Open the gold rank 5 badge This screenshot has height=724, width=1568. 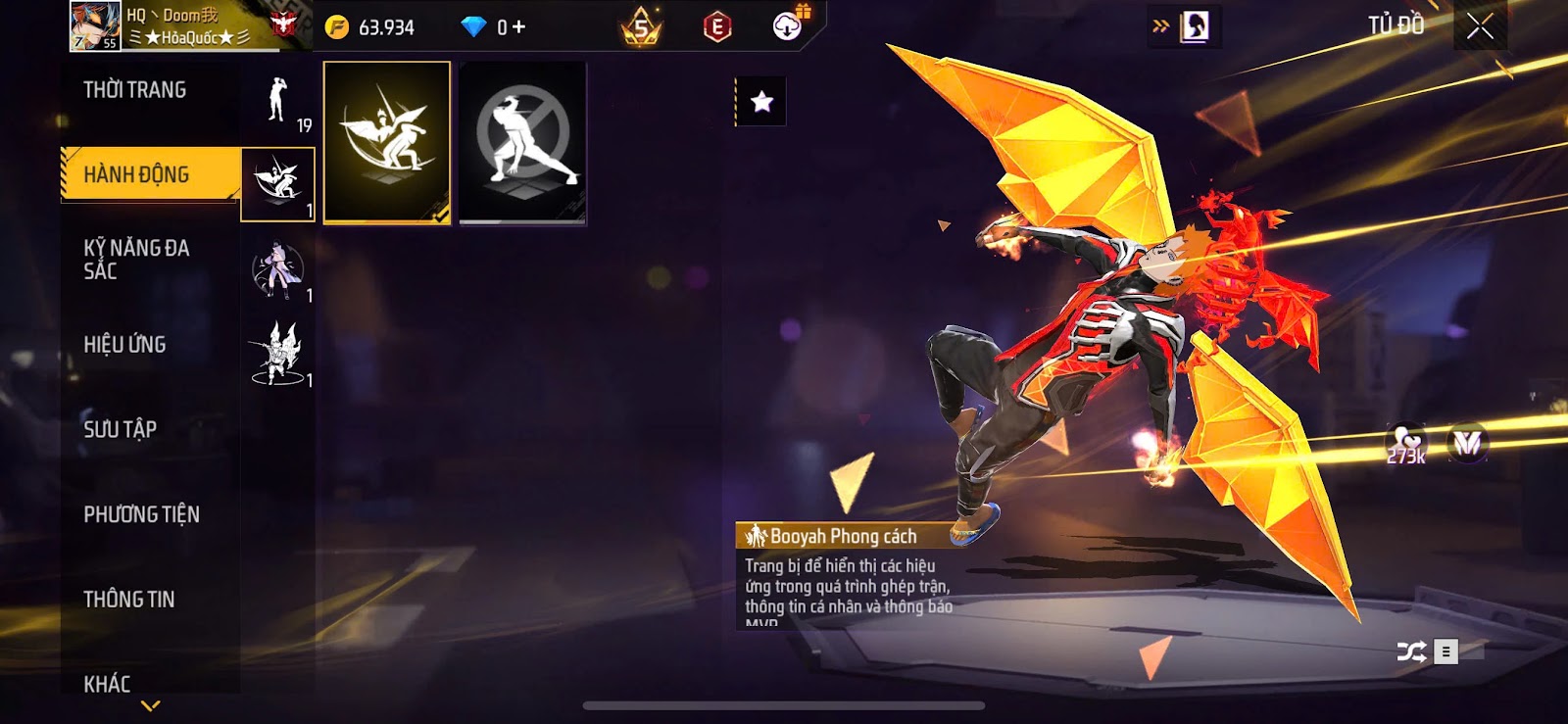pyautogui.click(x=641, y=27)
